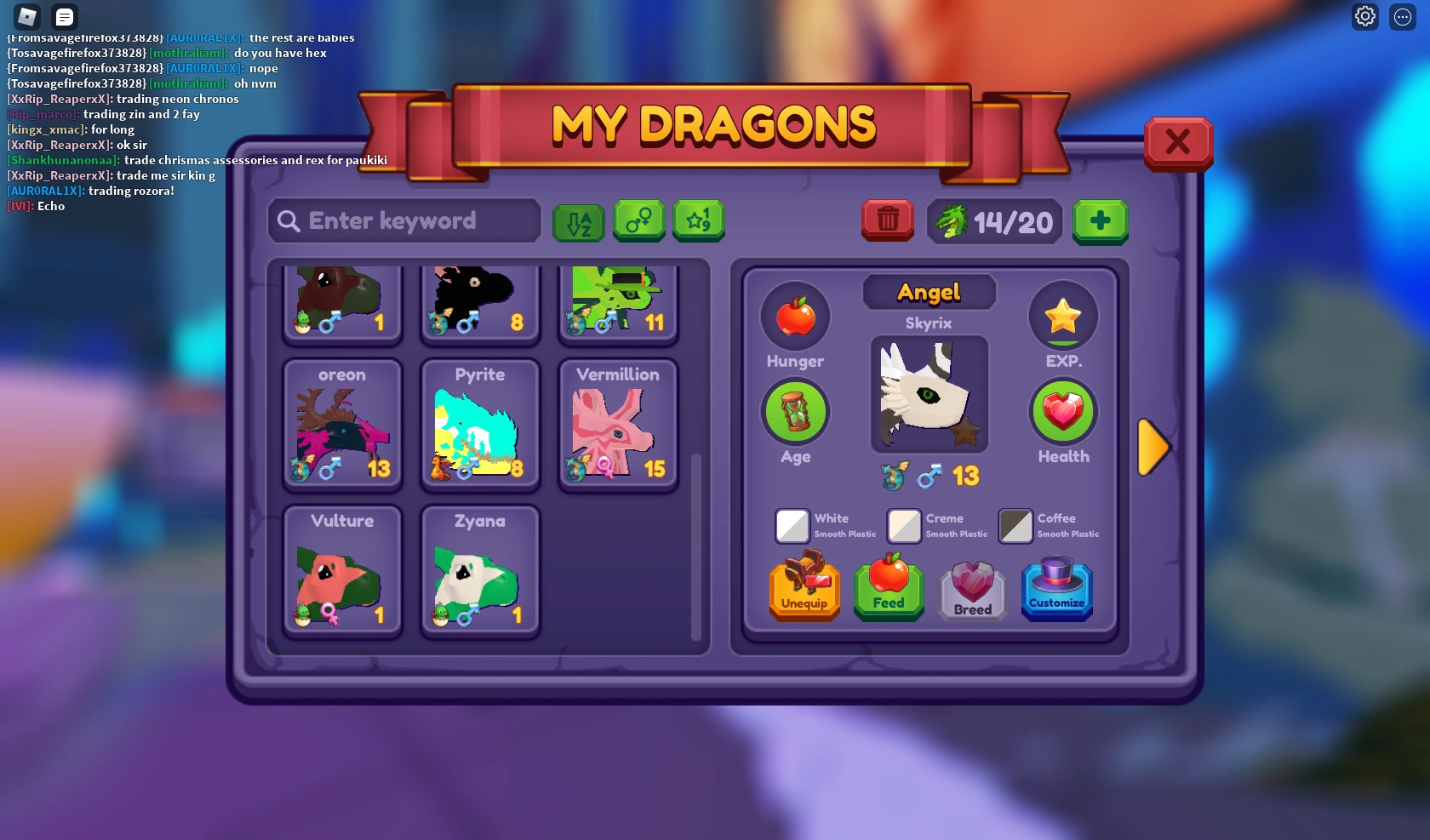Open the Roblox more options menu
This screenshot has height=840, width=1430.
(x=1401, y=17)
